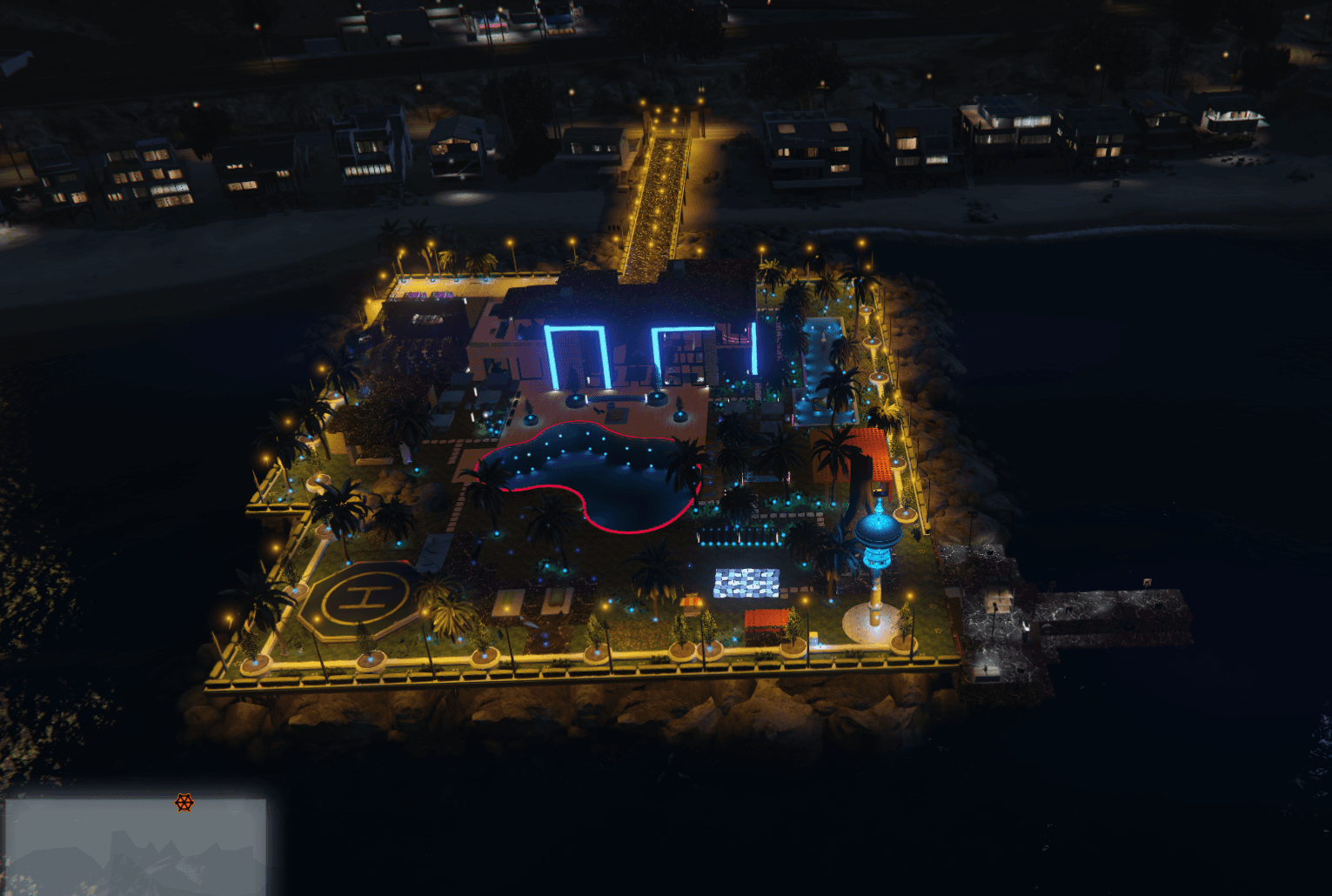Select the orange hexagon blip on the minimap
This screenshot has width=1332, height=896.
(184, 802)
